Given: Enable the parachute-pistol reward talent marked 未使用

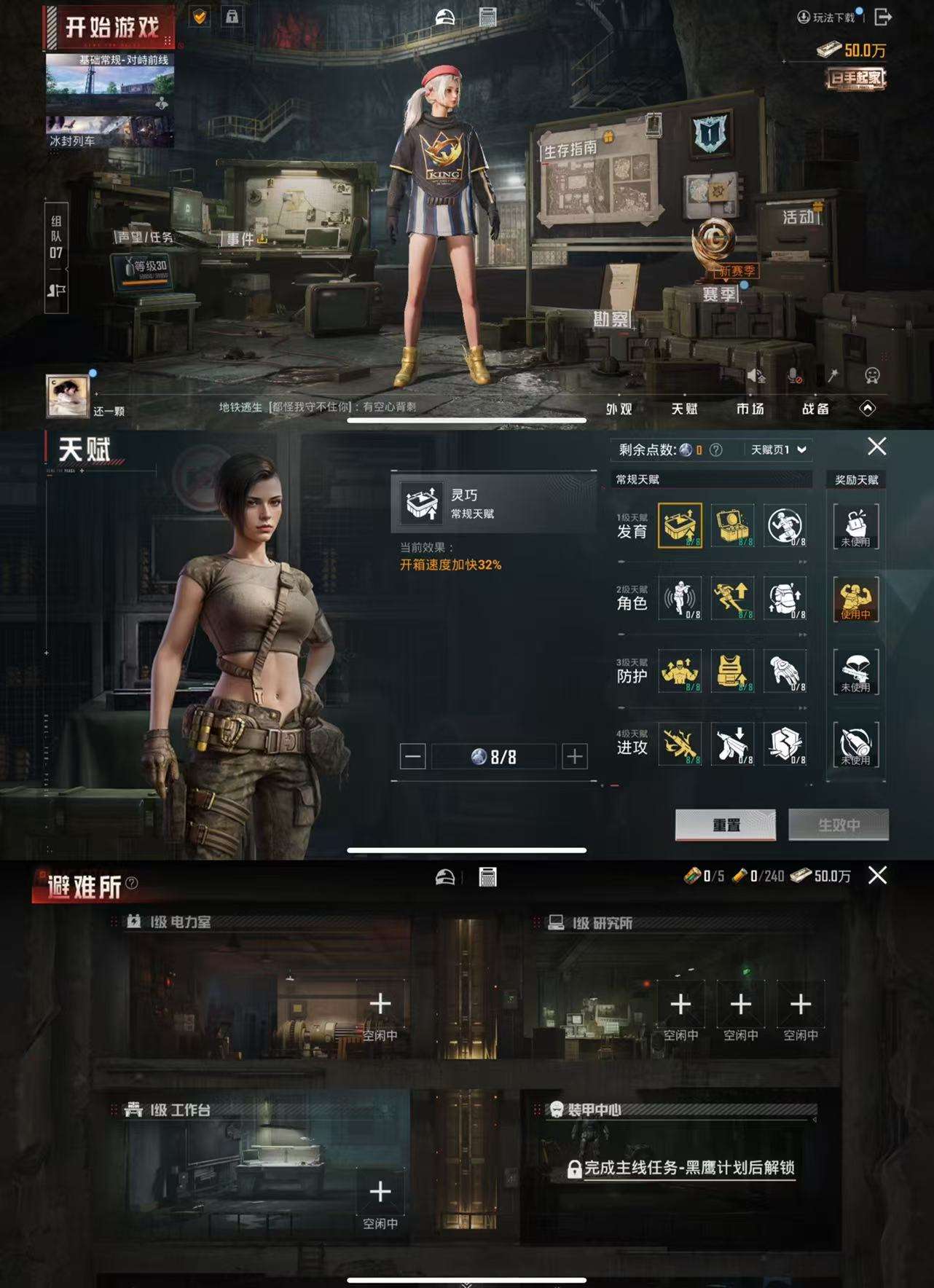Looking at the screenshot, I should click(x=857, y=674).
